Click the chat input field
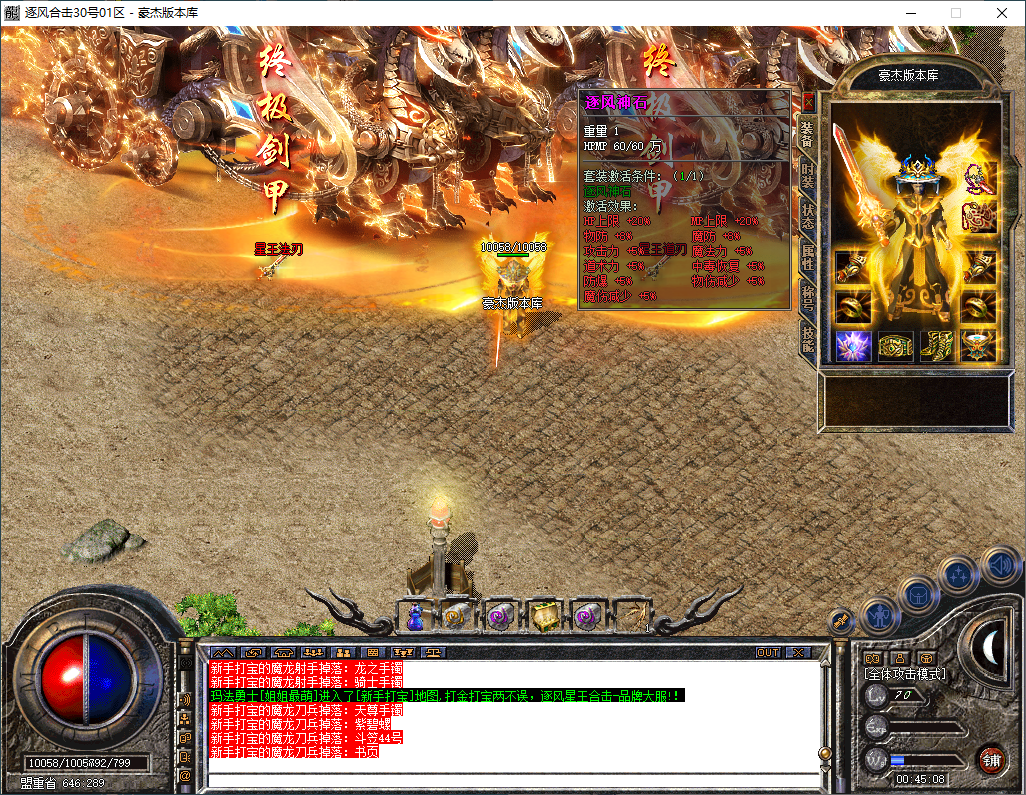This screenshot has height=795, width=1026. click(x=510, y=780)
